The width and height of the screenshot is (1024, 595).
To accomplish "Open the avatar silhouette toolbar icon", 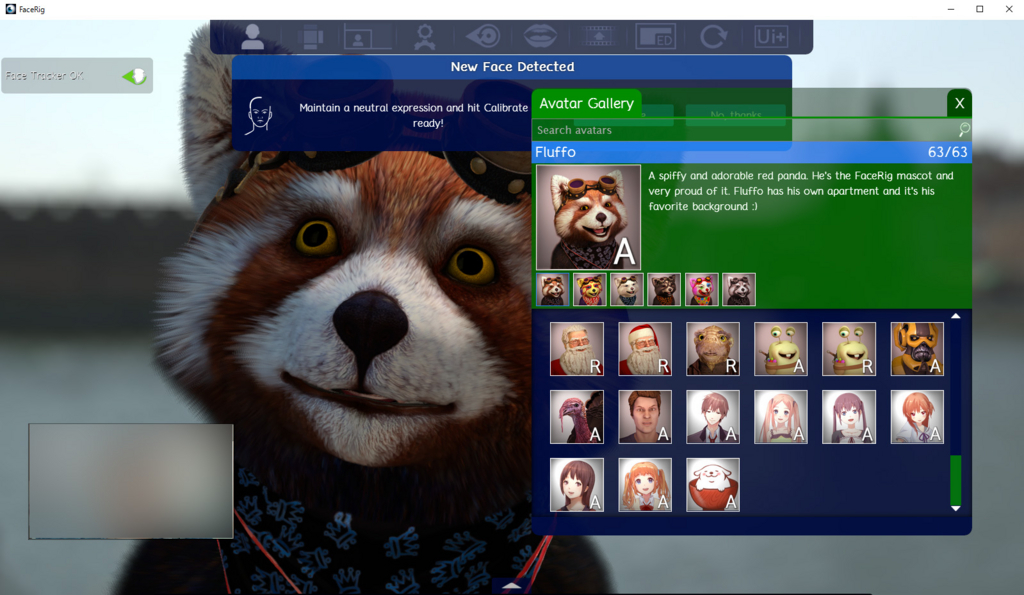I will point(253,37).
